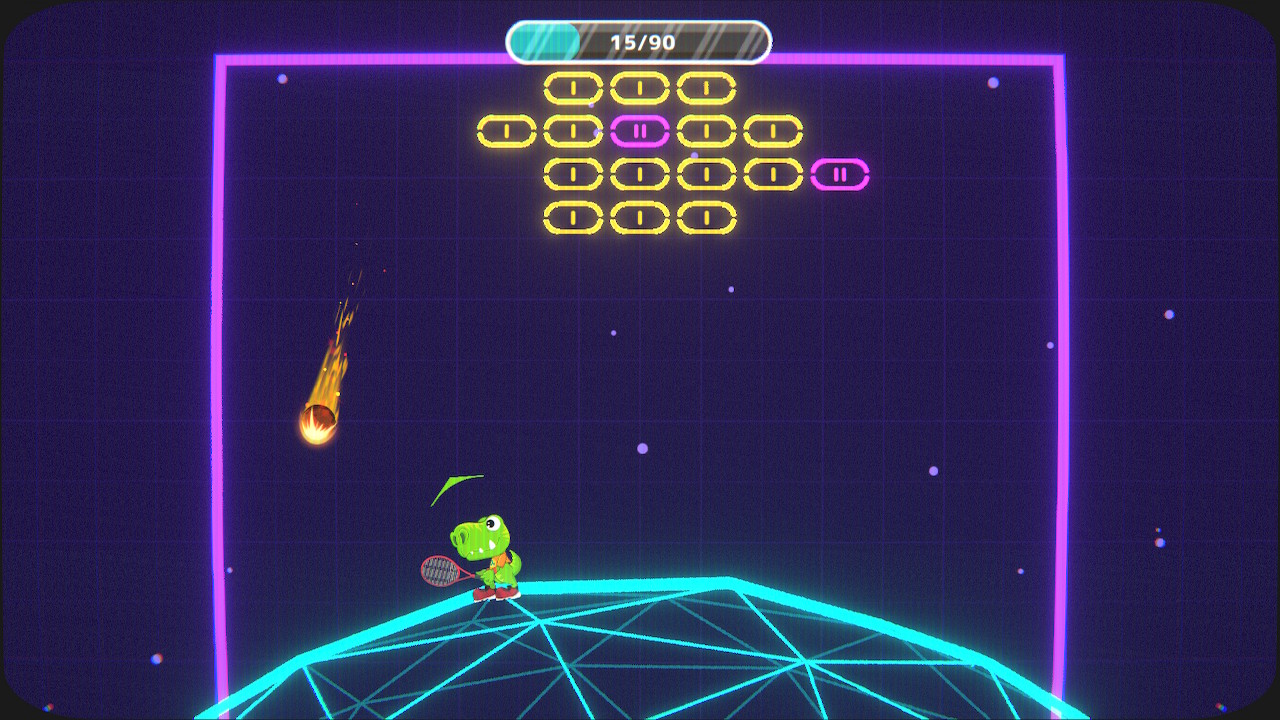
Task: Click the pink brick in second row
Action: pos(638,128)
